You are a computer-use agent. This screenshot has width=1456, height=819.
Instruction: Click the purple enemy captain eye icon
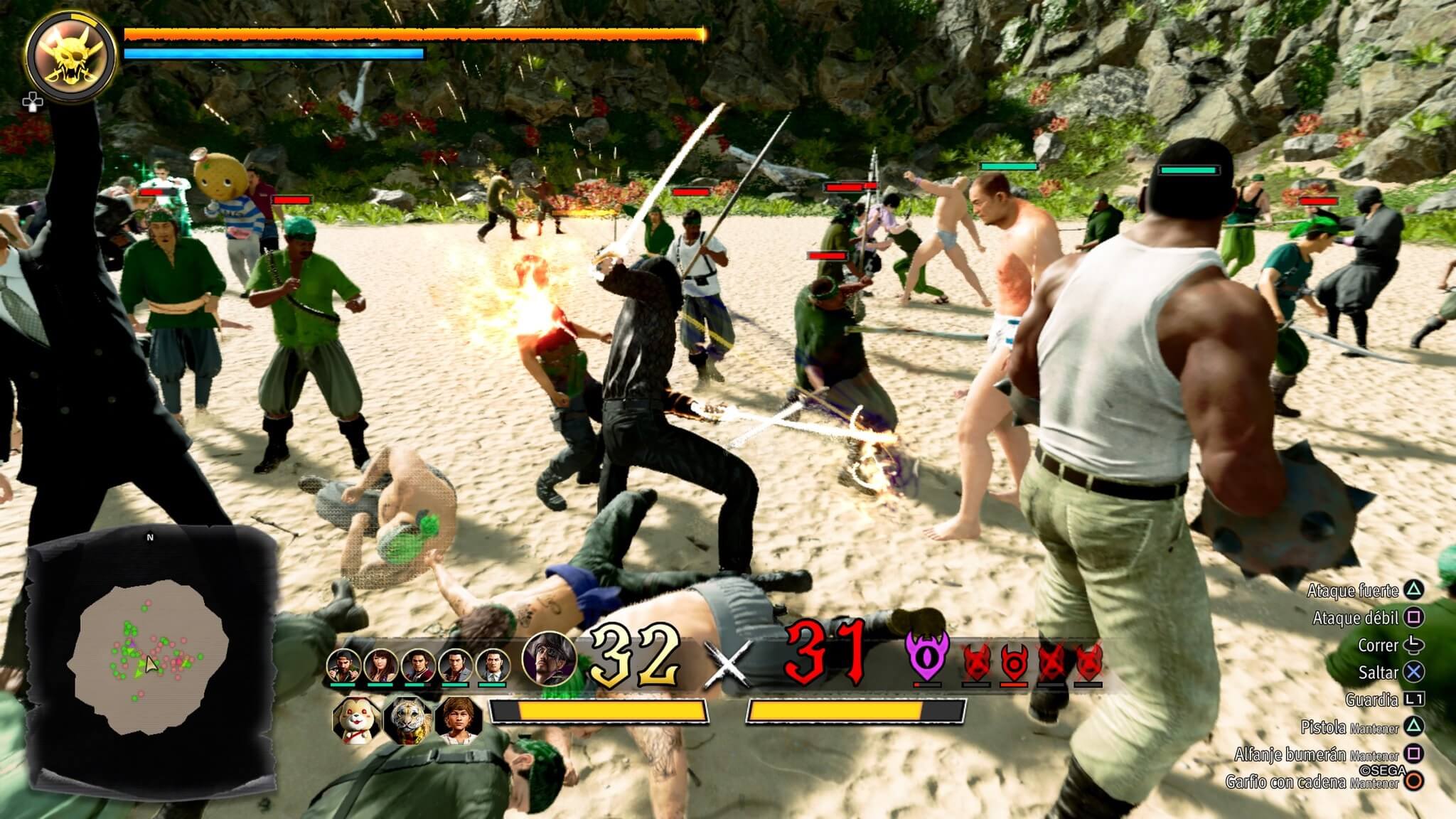tap(927, 655)
